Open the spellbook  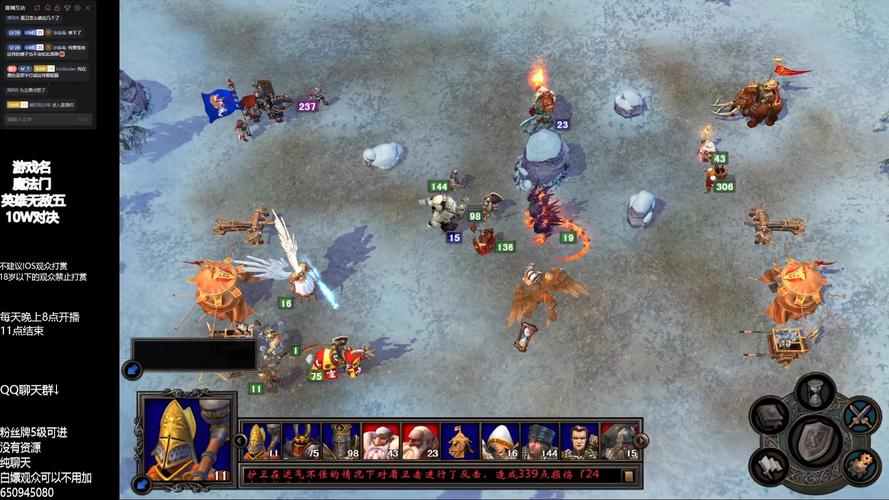point(769,416)
